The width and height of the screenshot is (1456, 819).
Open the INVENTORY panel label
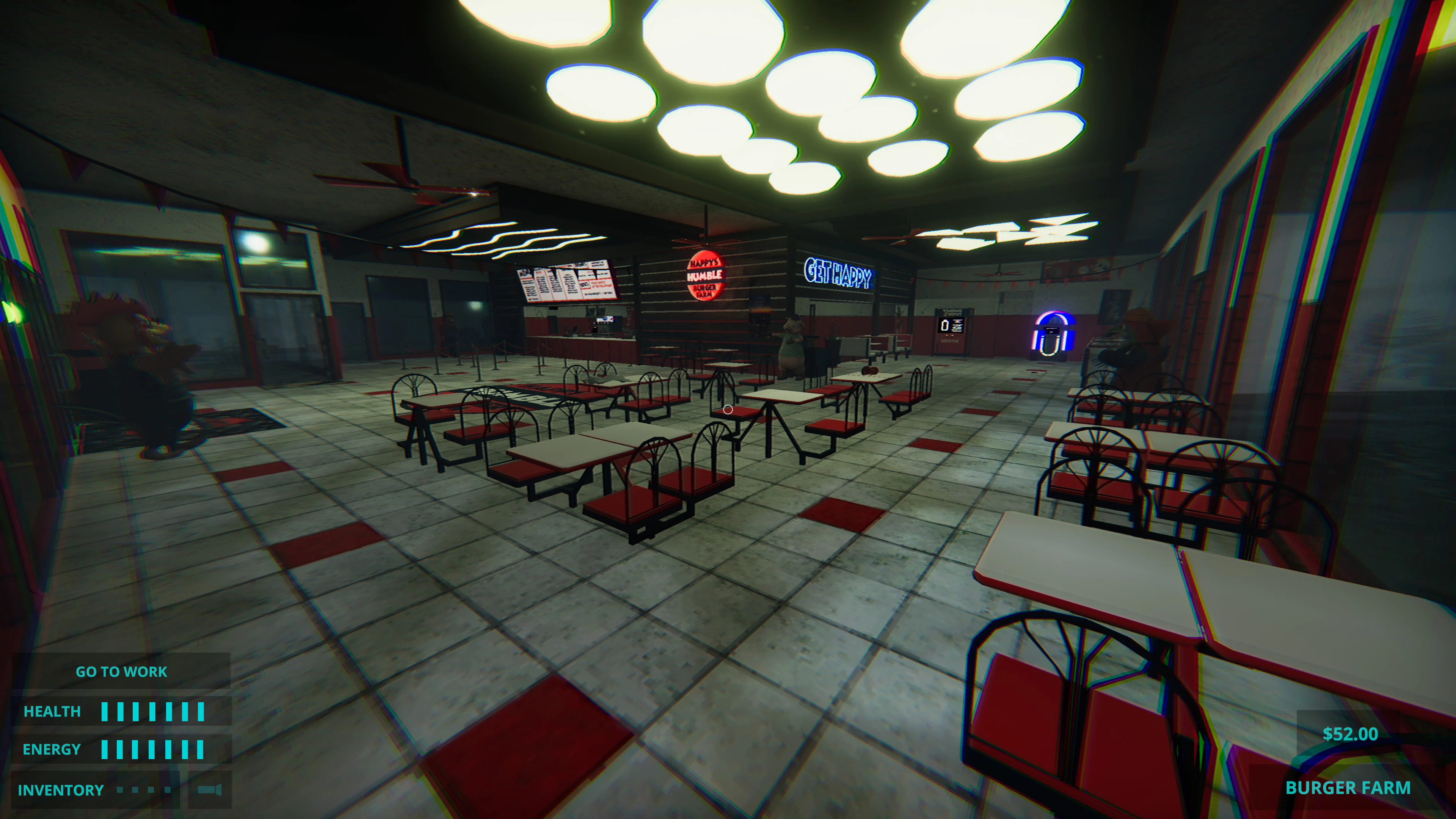click(x=61, y=790)
